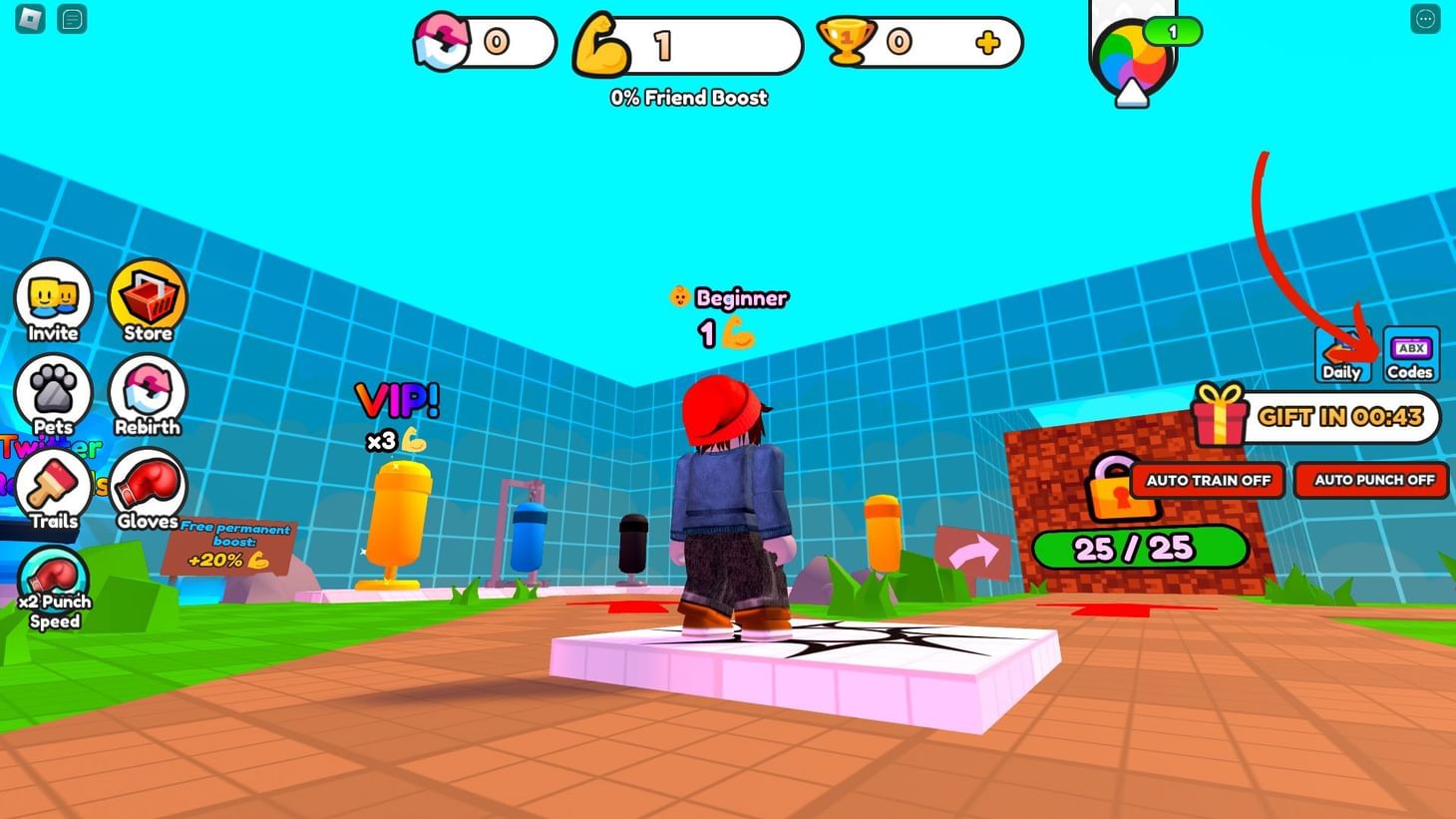
Task: Open the Trails icon
Action: [x=54, y=486]
